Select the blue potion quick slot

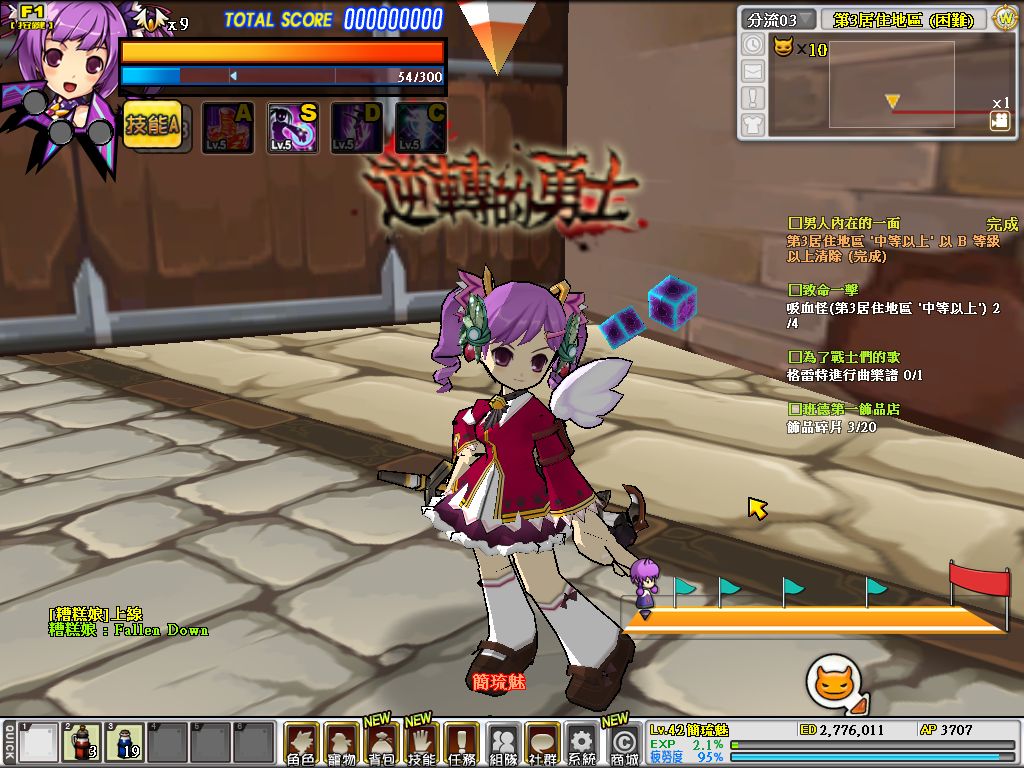pyautogui.click(x=126, y=743)
